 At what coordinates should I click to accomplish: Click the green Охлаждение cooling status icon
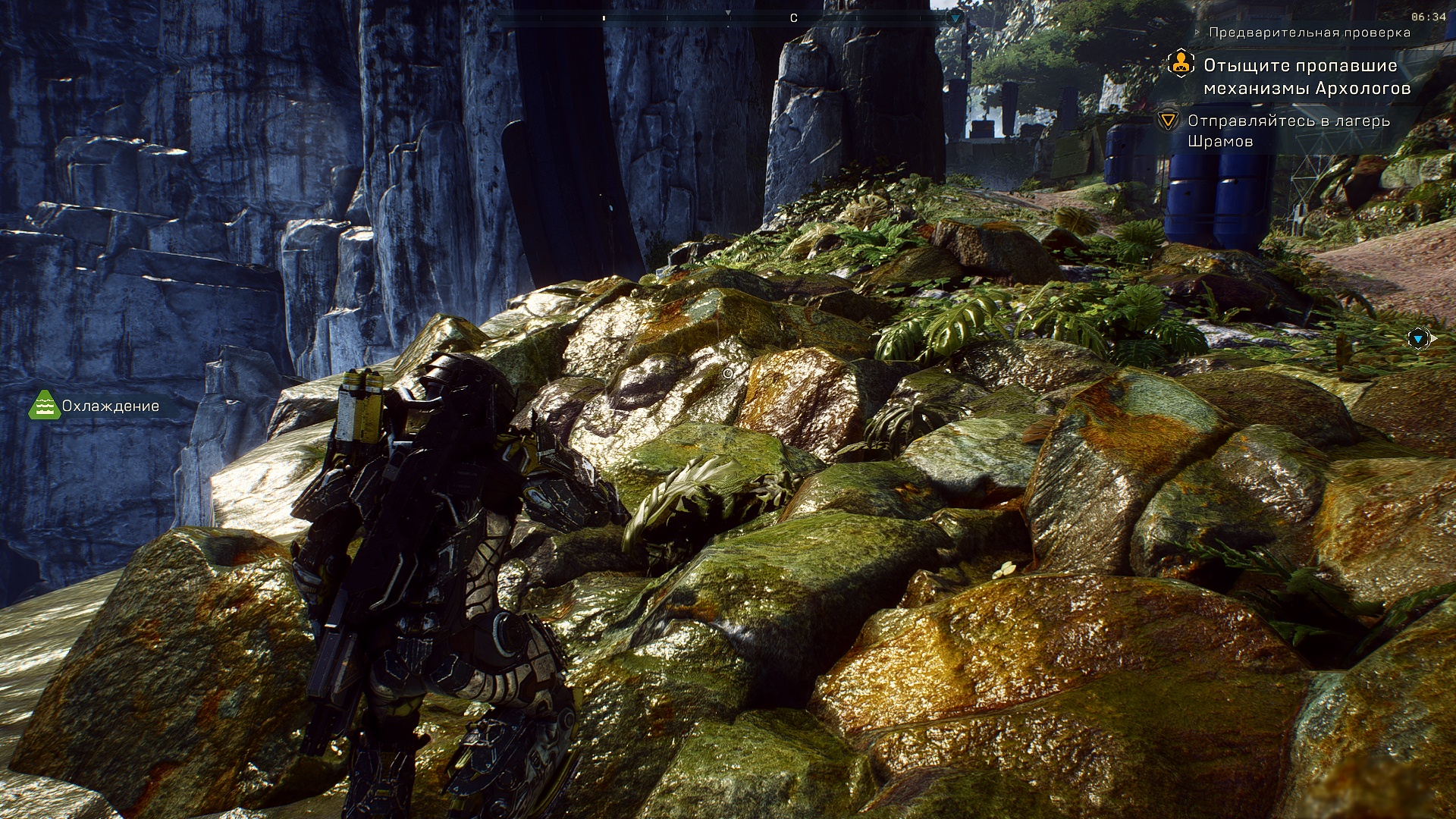[44, 406]
